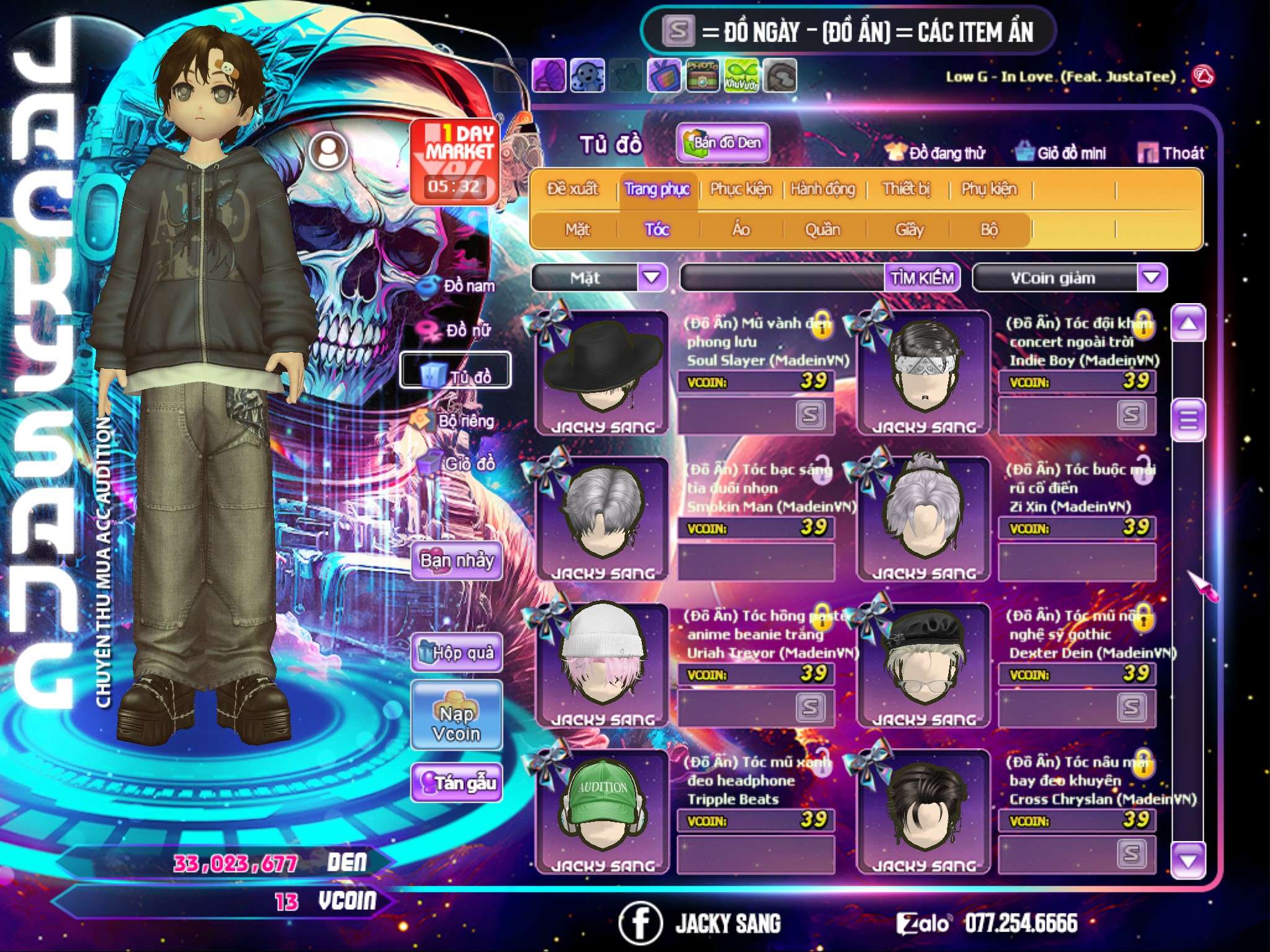
Task: Open the VCoin giảm sort dropdown
Action: pyautogui.click(x=1151, y=278)
